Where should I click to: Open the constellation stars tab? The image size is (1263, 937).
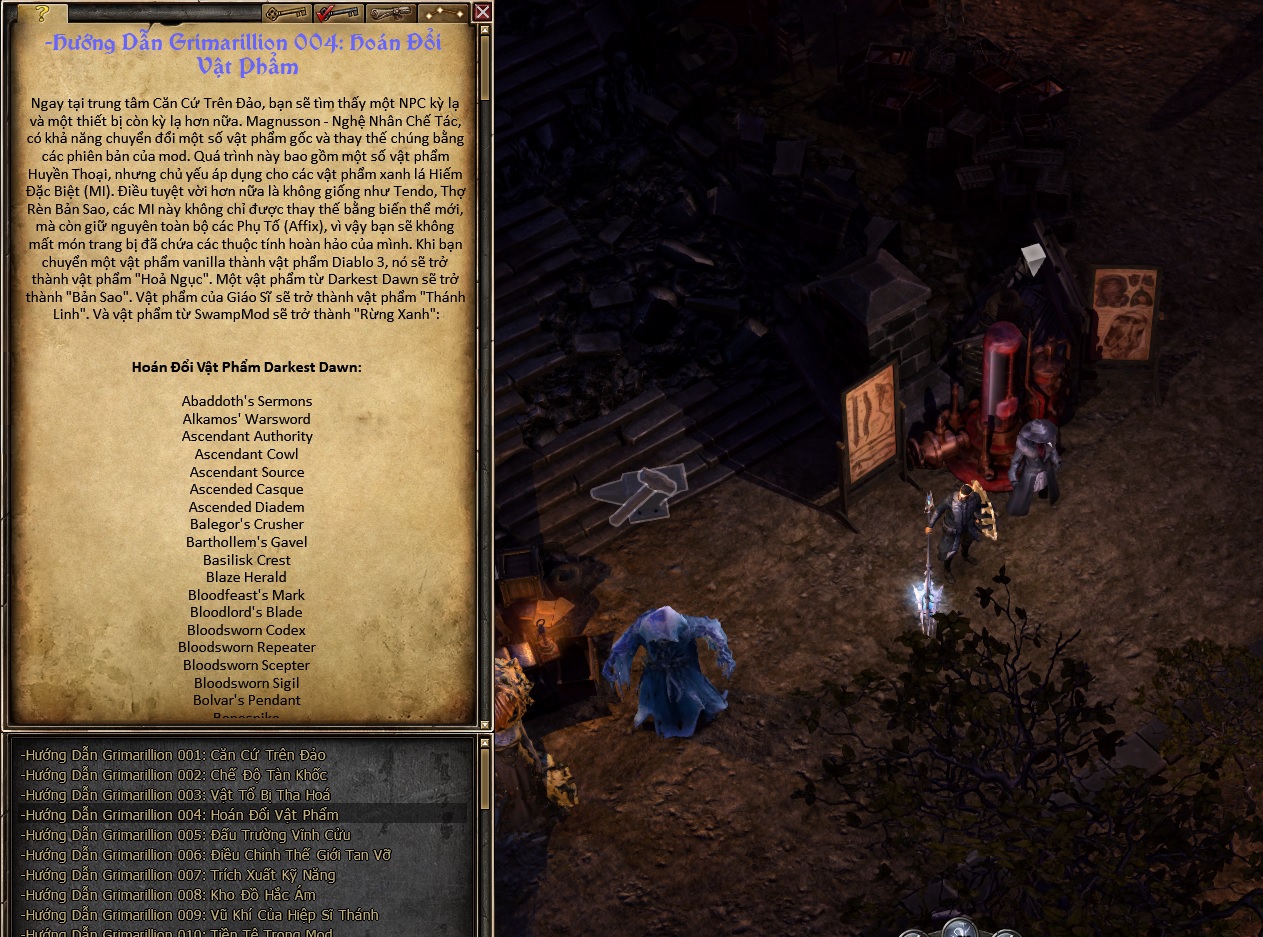click(x=443, y=13)
